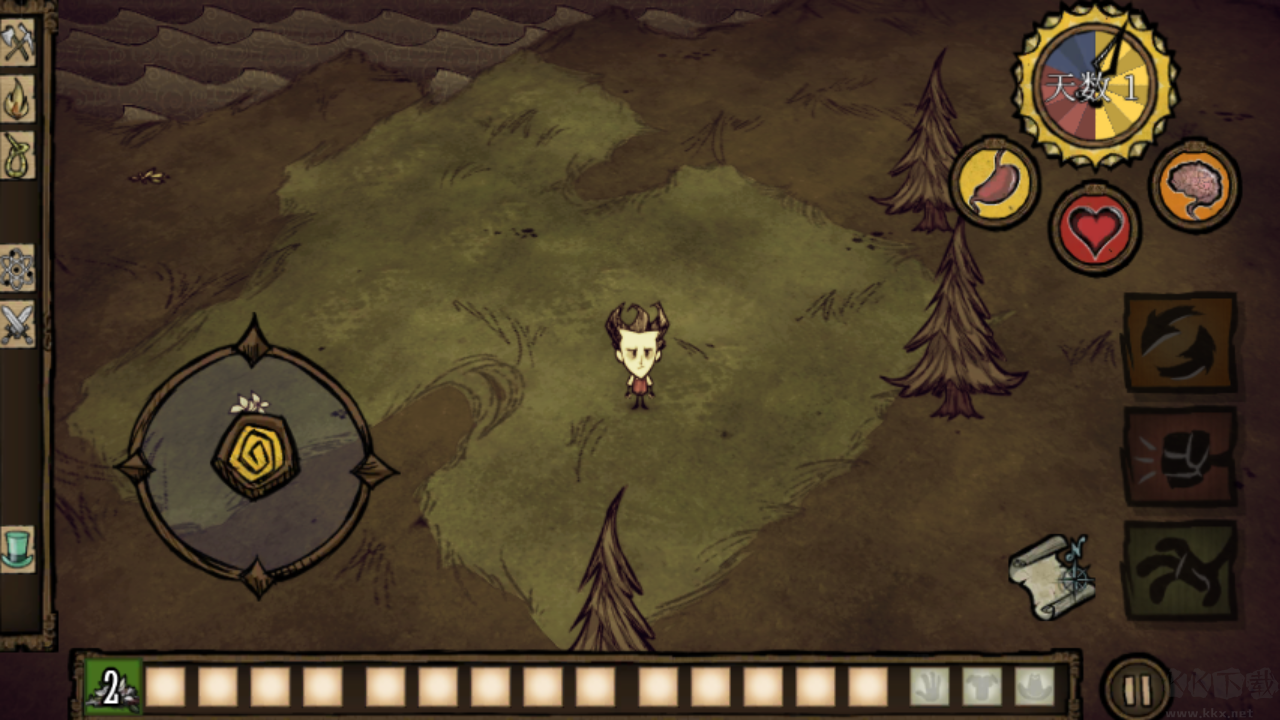The image size is (1280, 720).
Task: Select the hand equipment slot
Action: pyautogui.click(x=930, y=685)
